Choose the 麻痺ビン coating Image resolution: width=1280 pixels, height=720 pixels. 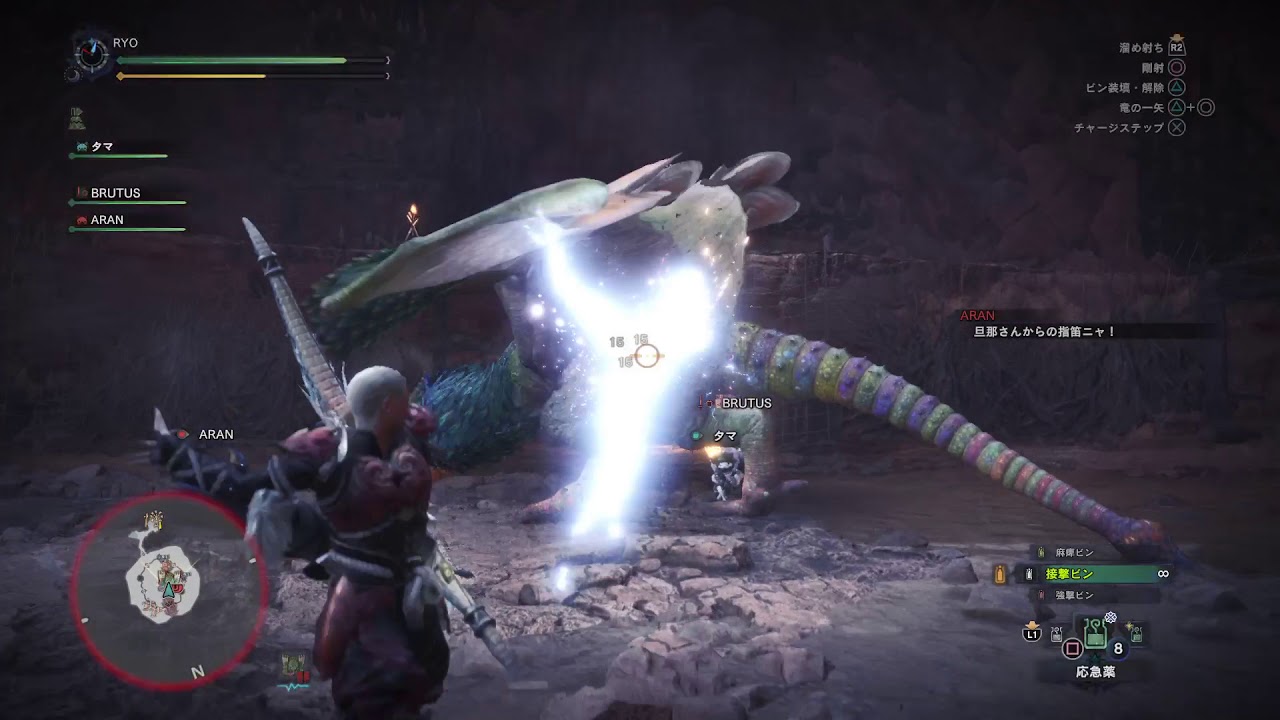click(1066, 552)
